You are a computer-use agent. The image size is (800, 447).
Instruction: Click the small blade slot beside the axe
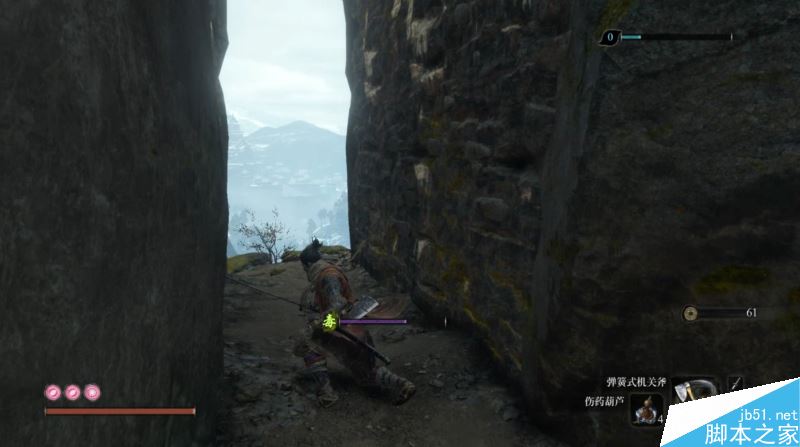click(736, 383)
